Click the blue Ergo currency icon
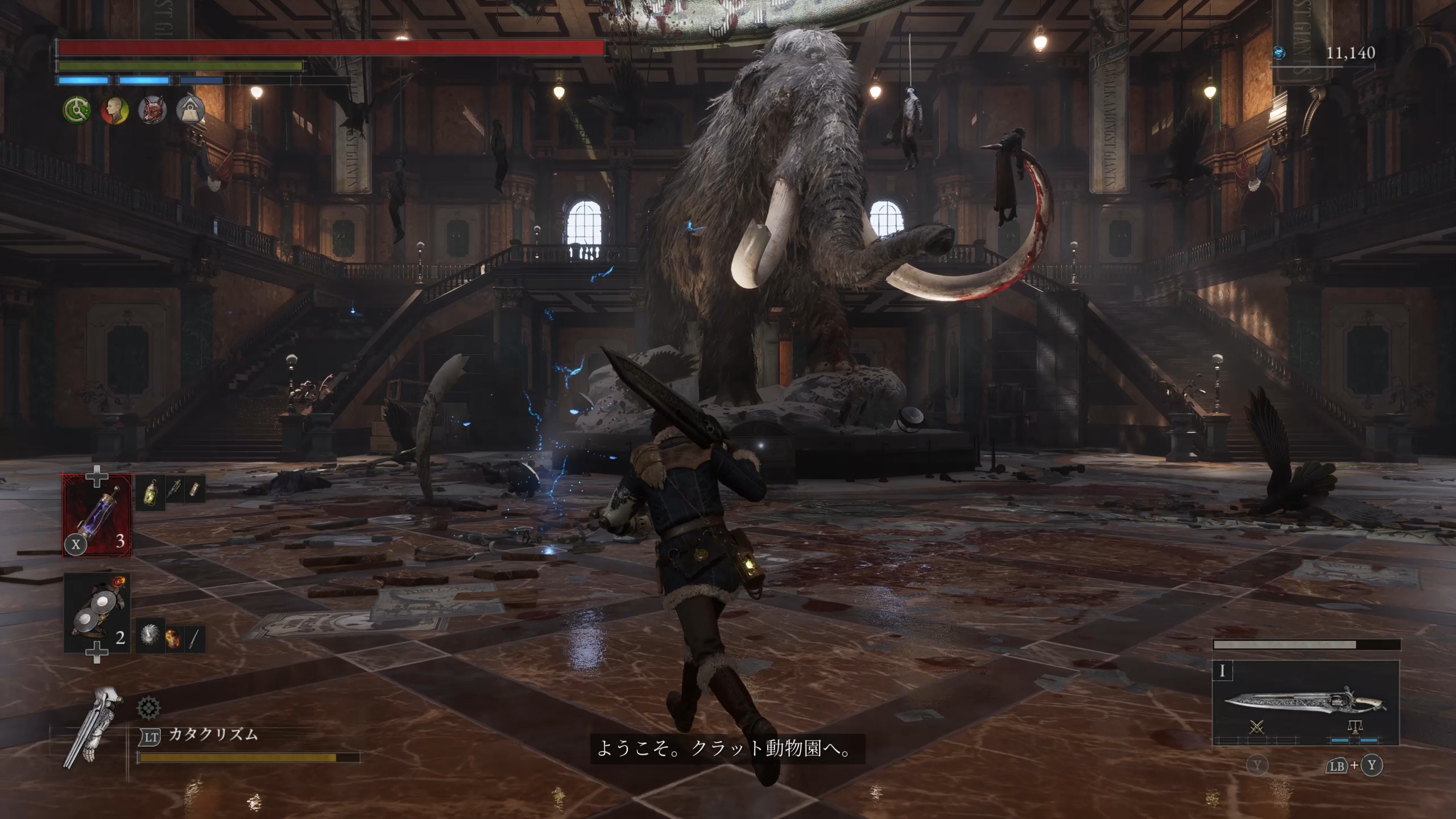1456x819 pixels. pos(1280,53)
